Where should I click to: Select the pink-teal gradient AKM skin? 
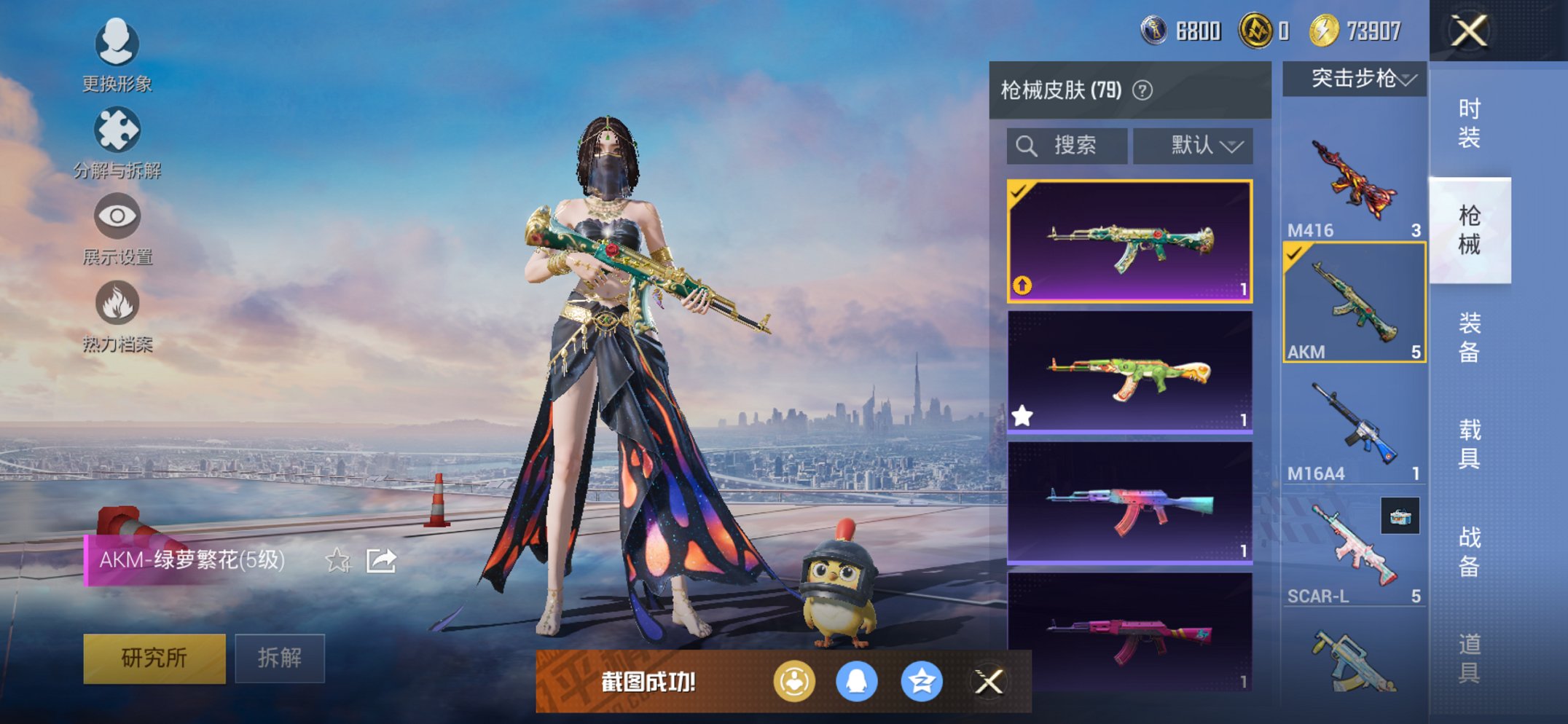pos(1129,503)
